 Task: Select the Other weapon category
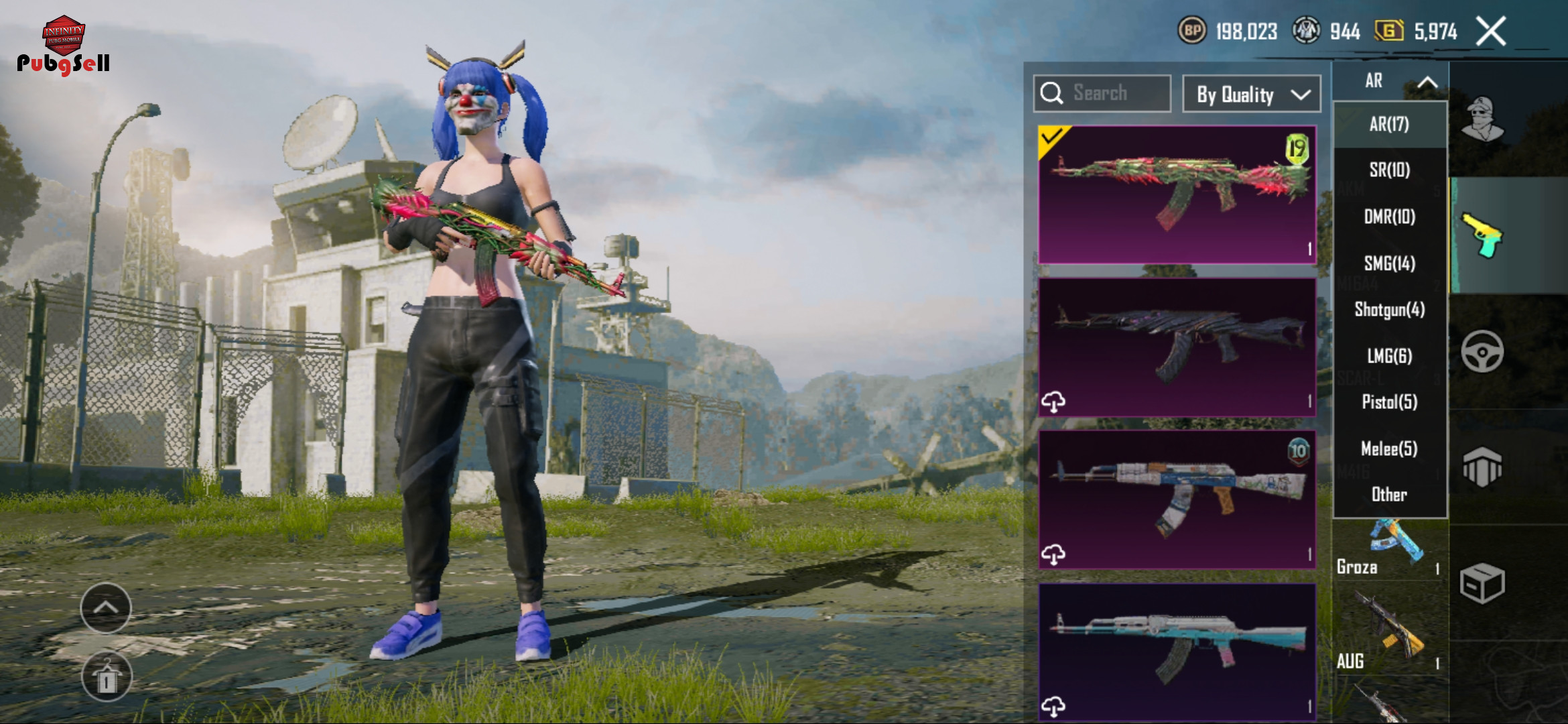click(1389, 494)
